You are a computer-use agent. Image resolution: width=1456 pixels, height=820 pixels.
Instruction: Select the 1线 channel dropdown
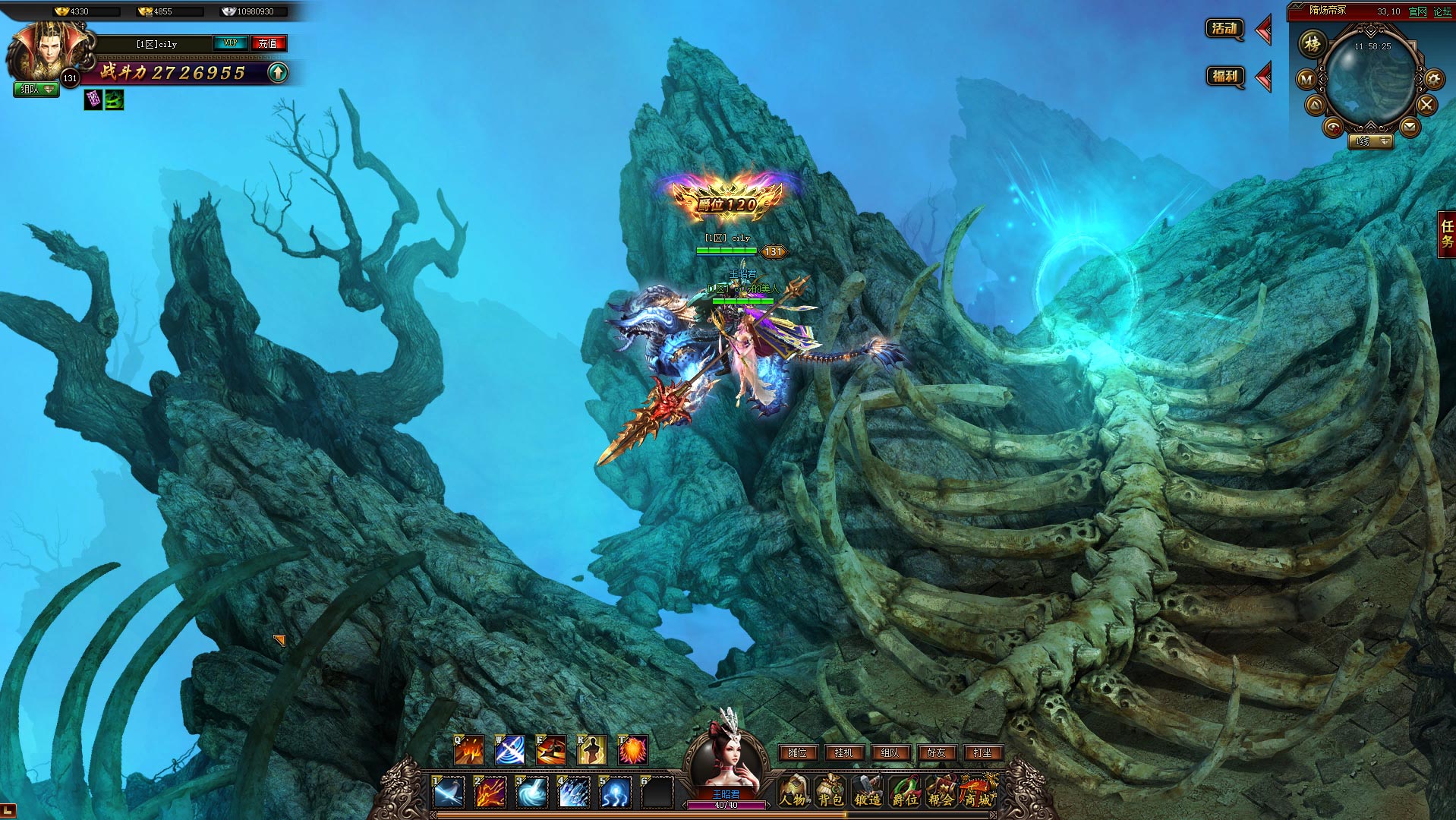tap(1372, 141)
